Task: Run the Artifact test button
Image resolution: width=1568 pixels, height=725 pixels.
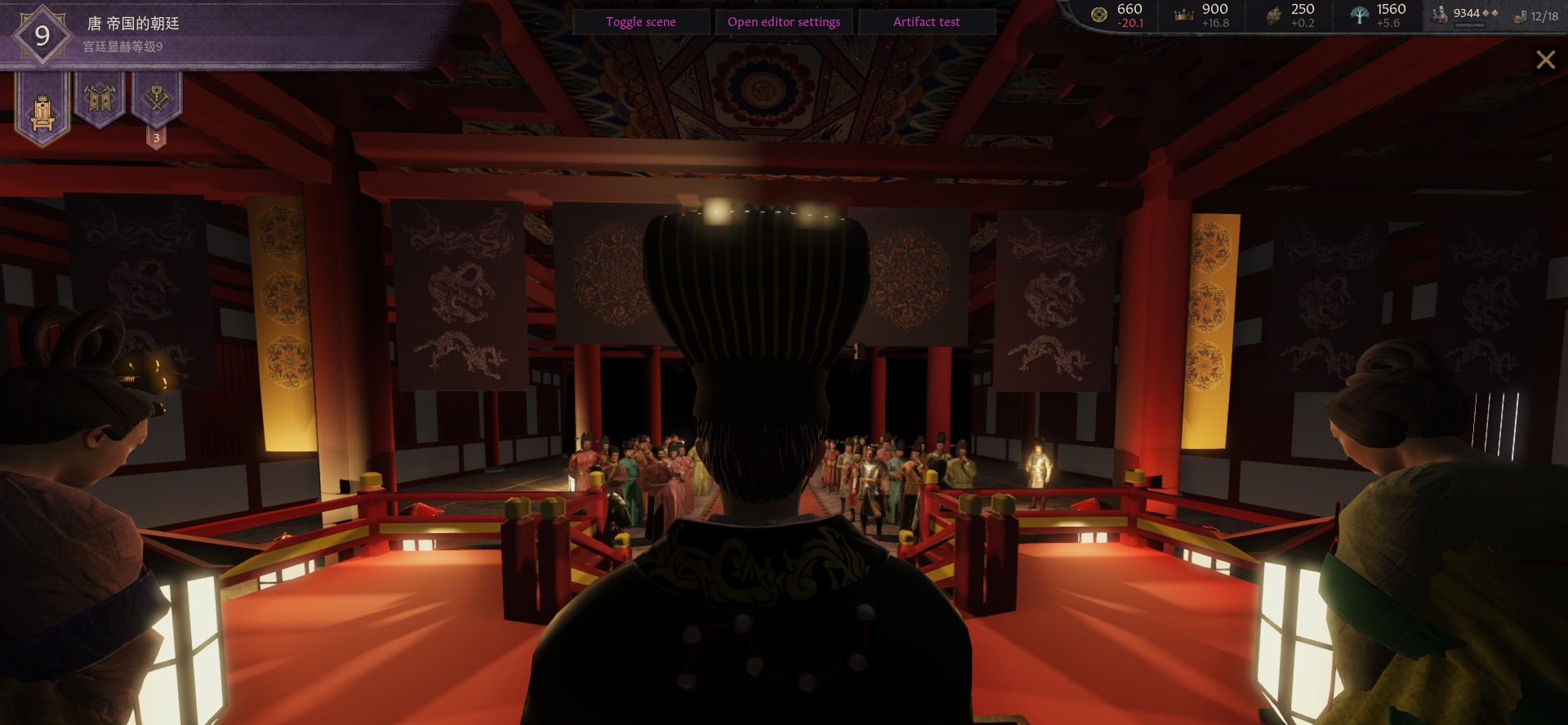Action: coord(926,22)
